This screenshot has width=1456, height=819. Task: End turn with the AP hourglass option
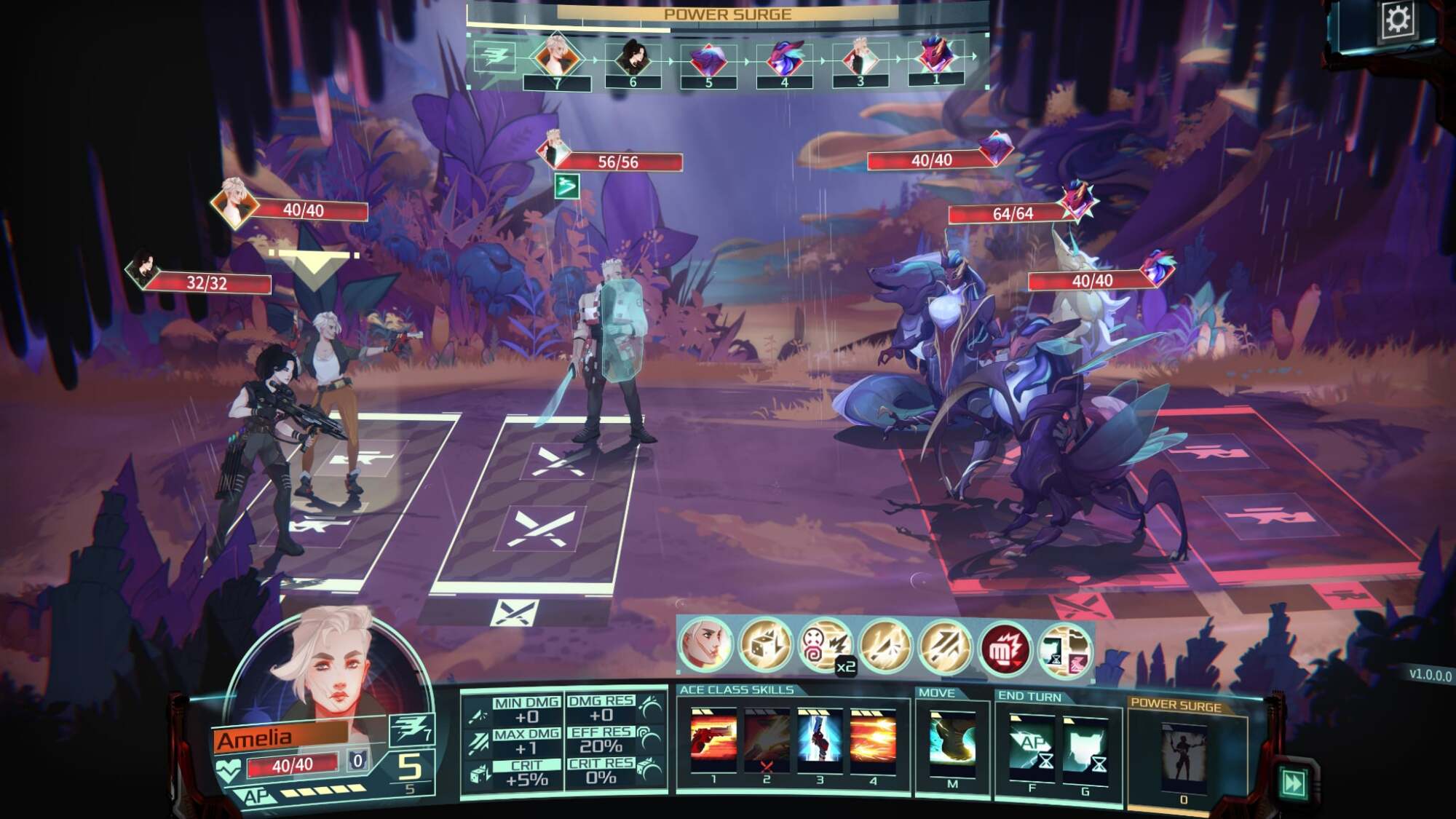pos(1032,748)
